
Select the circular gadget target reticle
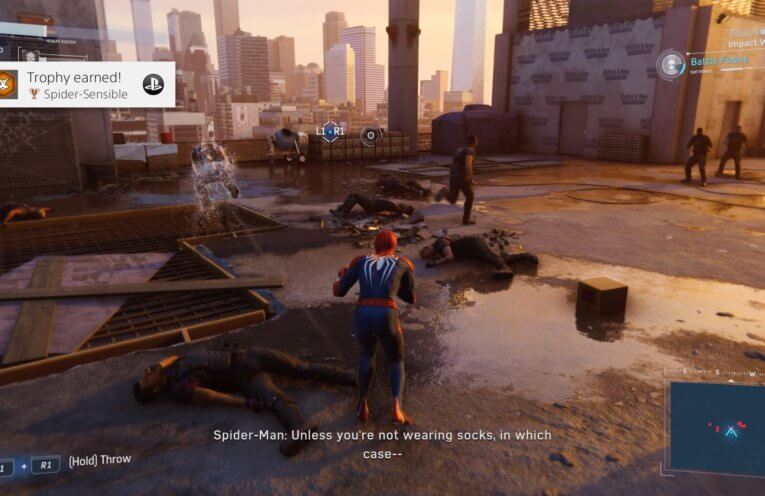click(x=370, y=135)
